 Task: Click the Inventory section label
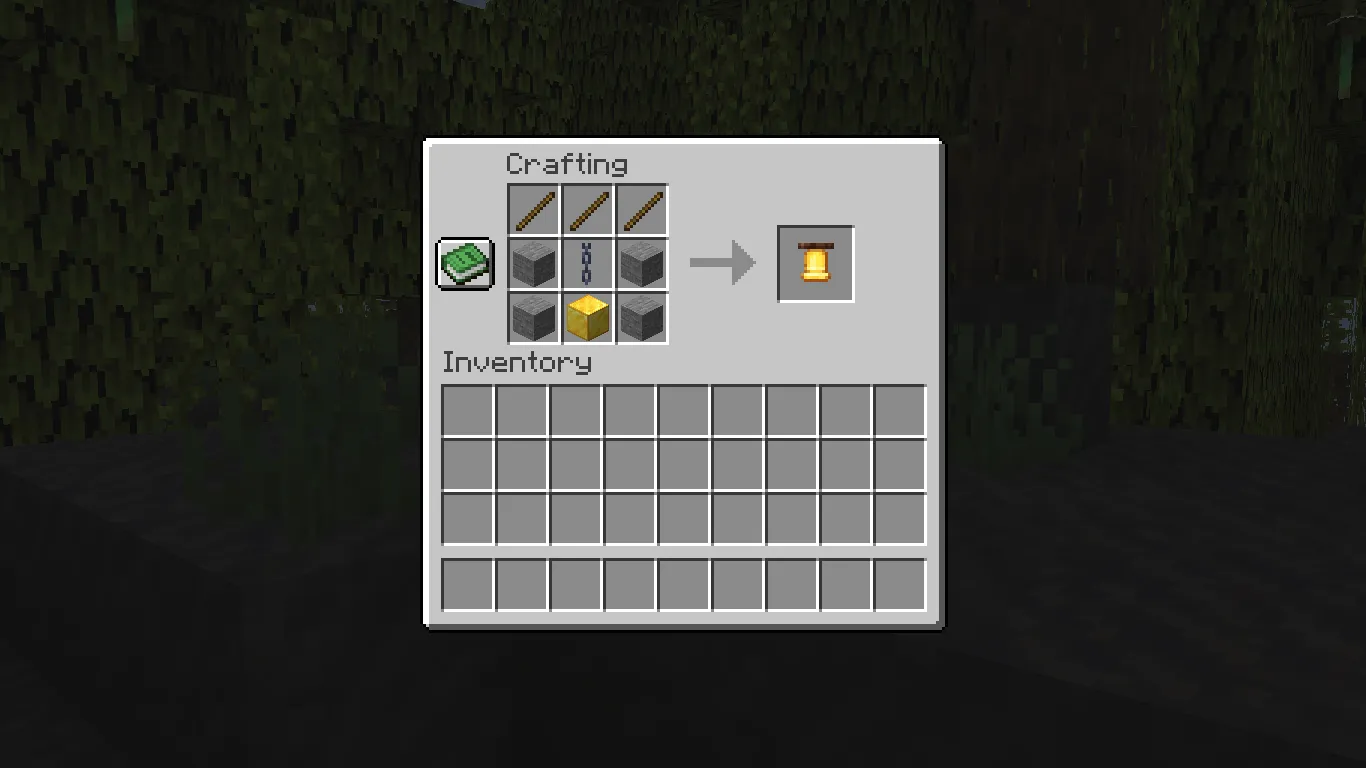pos(515,364)
